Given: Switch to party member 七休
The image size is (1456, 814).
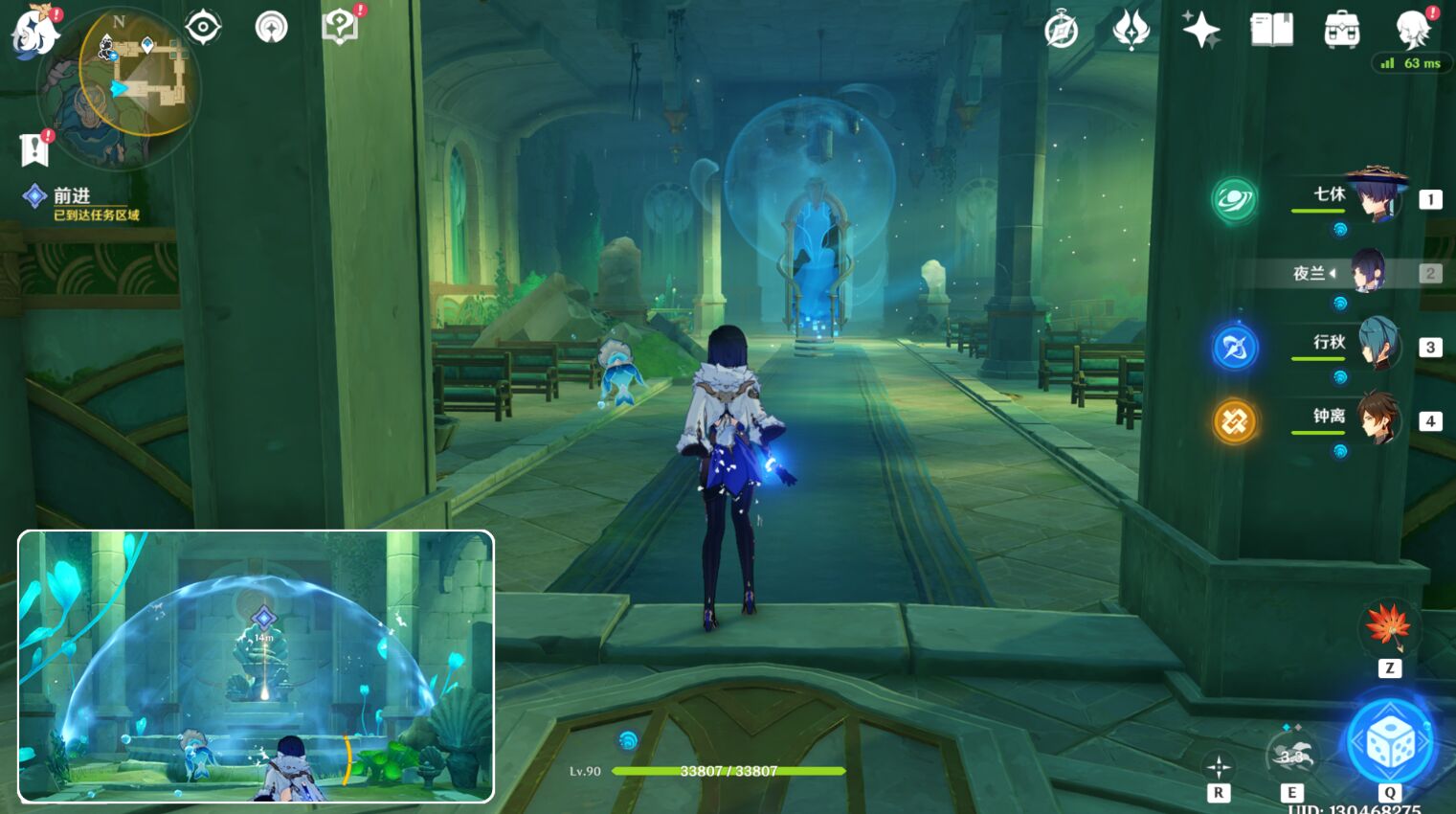Looking at the screenshot, I should 1375,198.
